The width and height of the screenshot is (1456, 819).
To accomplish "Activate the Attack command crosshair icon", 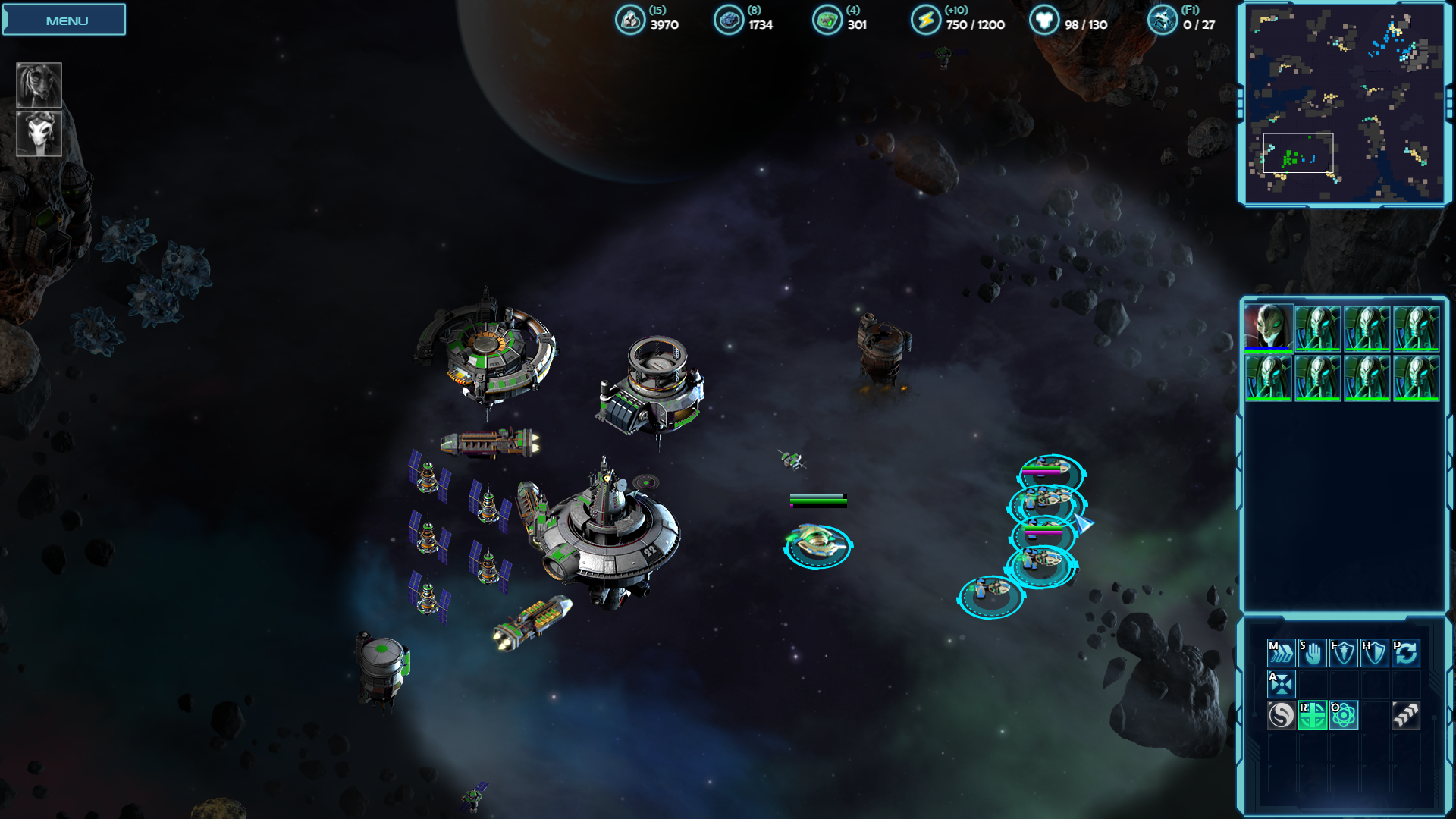I will [x=1281, y=684].
